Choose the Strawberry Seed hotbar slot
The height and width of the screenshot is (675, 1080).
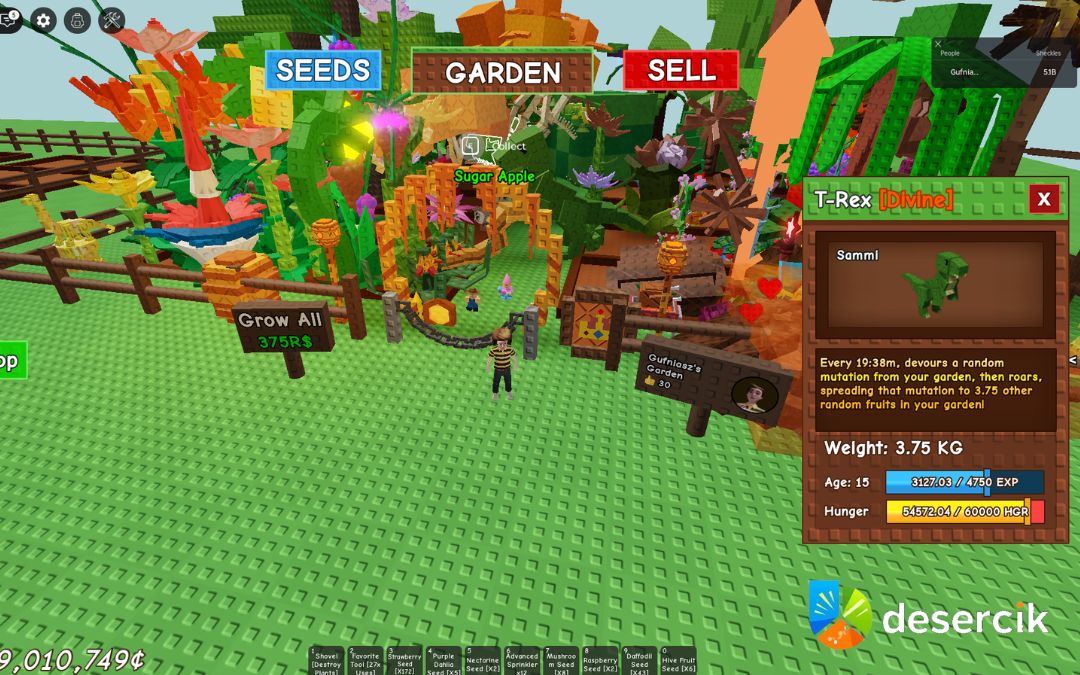[x=404, y=661]
